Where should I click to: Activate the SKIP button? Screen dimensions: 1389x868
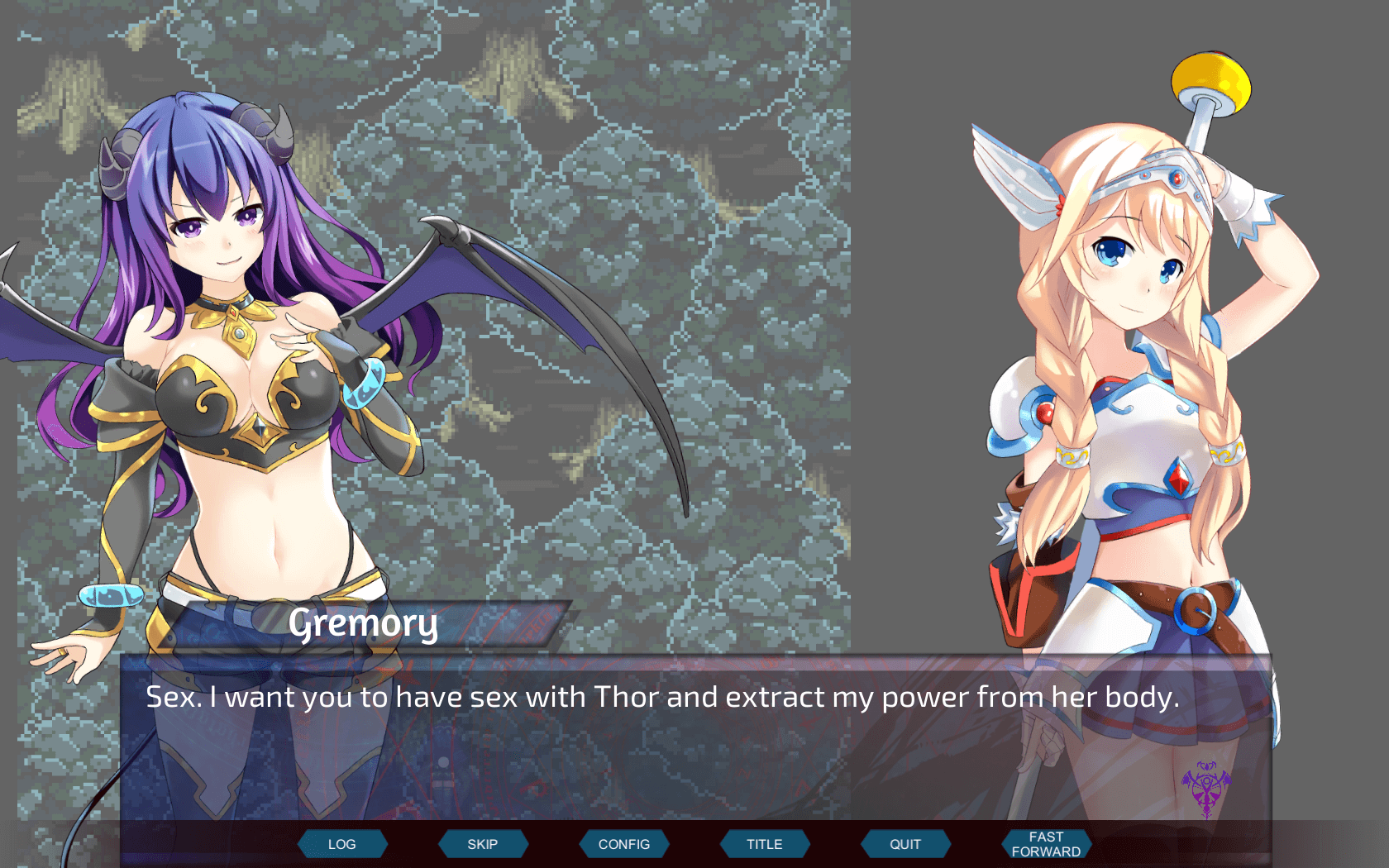tap(483, 844)
